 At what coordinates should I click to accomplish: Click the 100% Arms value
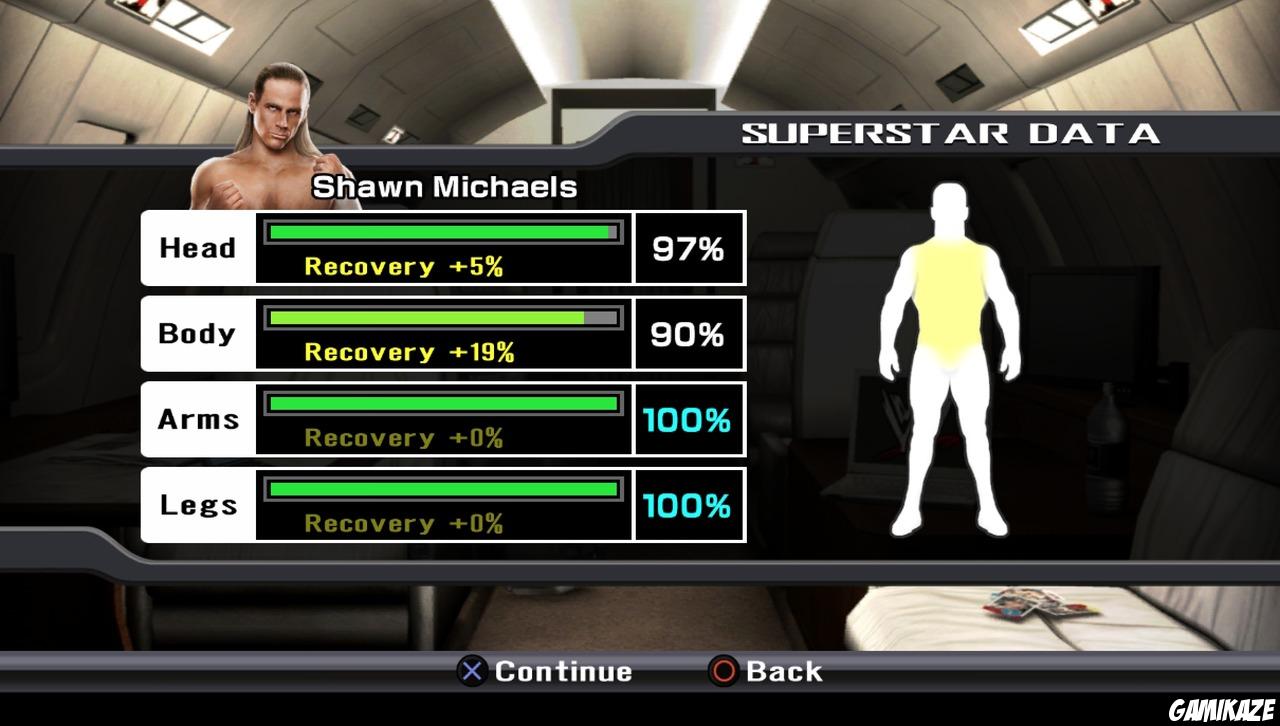688,420
